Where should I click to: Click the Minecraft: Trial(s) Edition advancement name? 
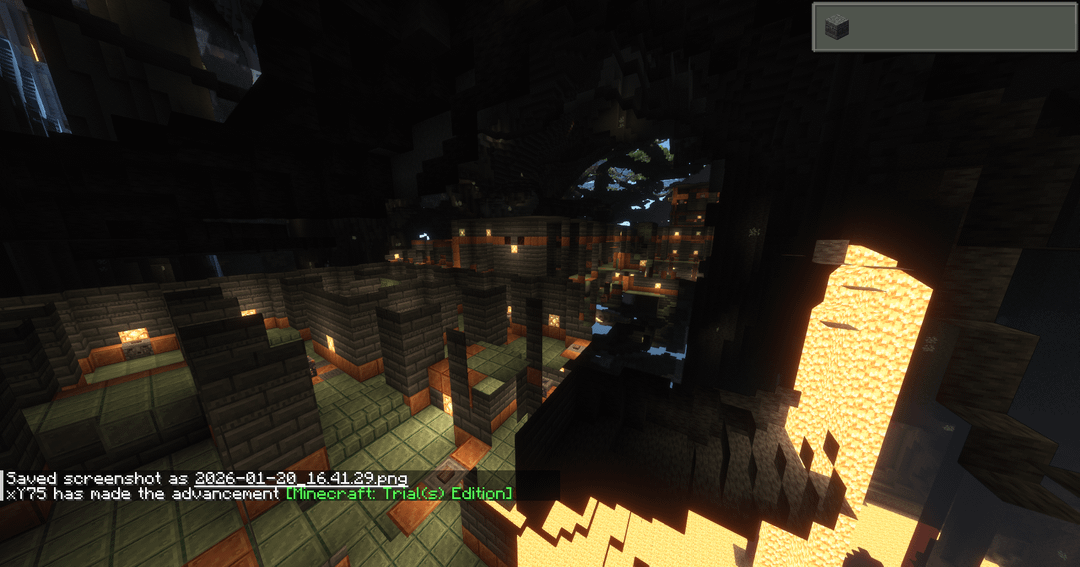(x=399, y=494)
